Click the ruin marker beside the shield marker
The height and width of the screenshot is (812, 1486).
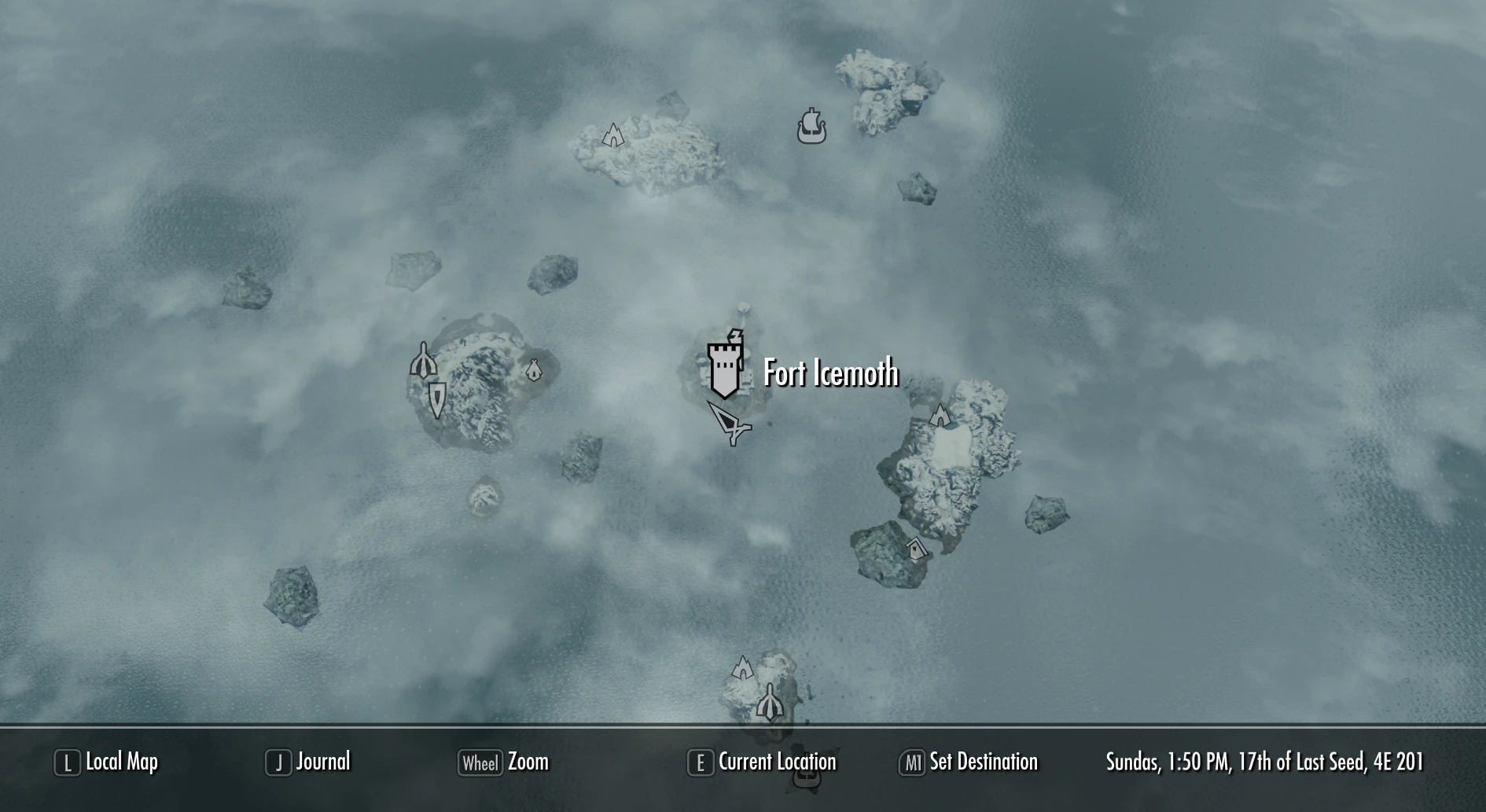[x=423, y=361]
